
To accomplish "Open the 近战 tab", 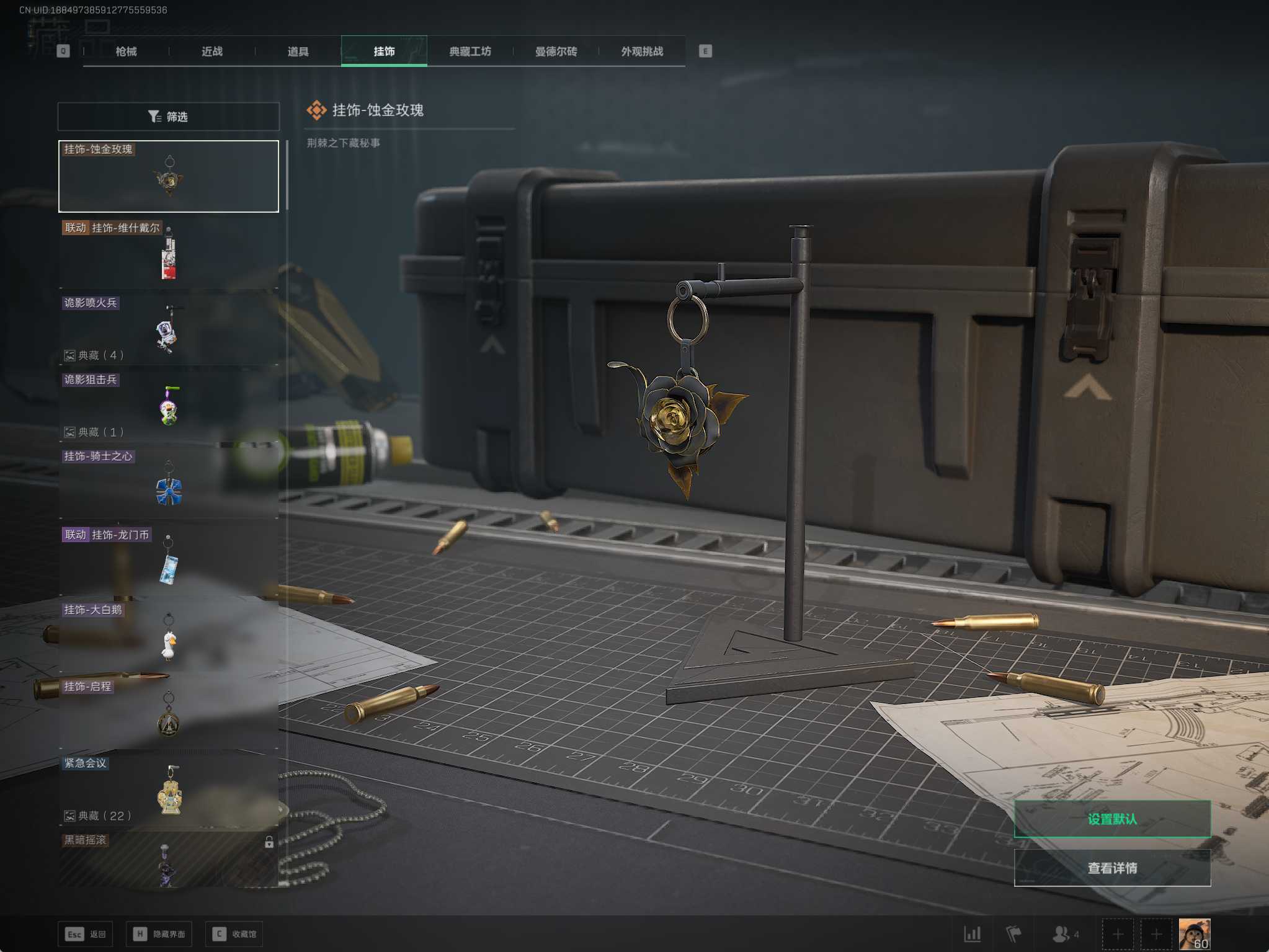I will click(212, 51).
